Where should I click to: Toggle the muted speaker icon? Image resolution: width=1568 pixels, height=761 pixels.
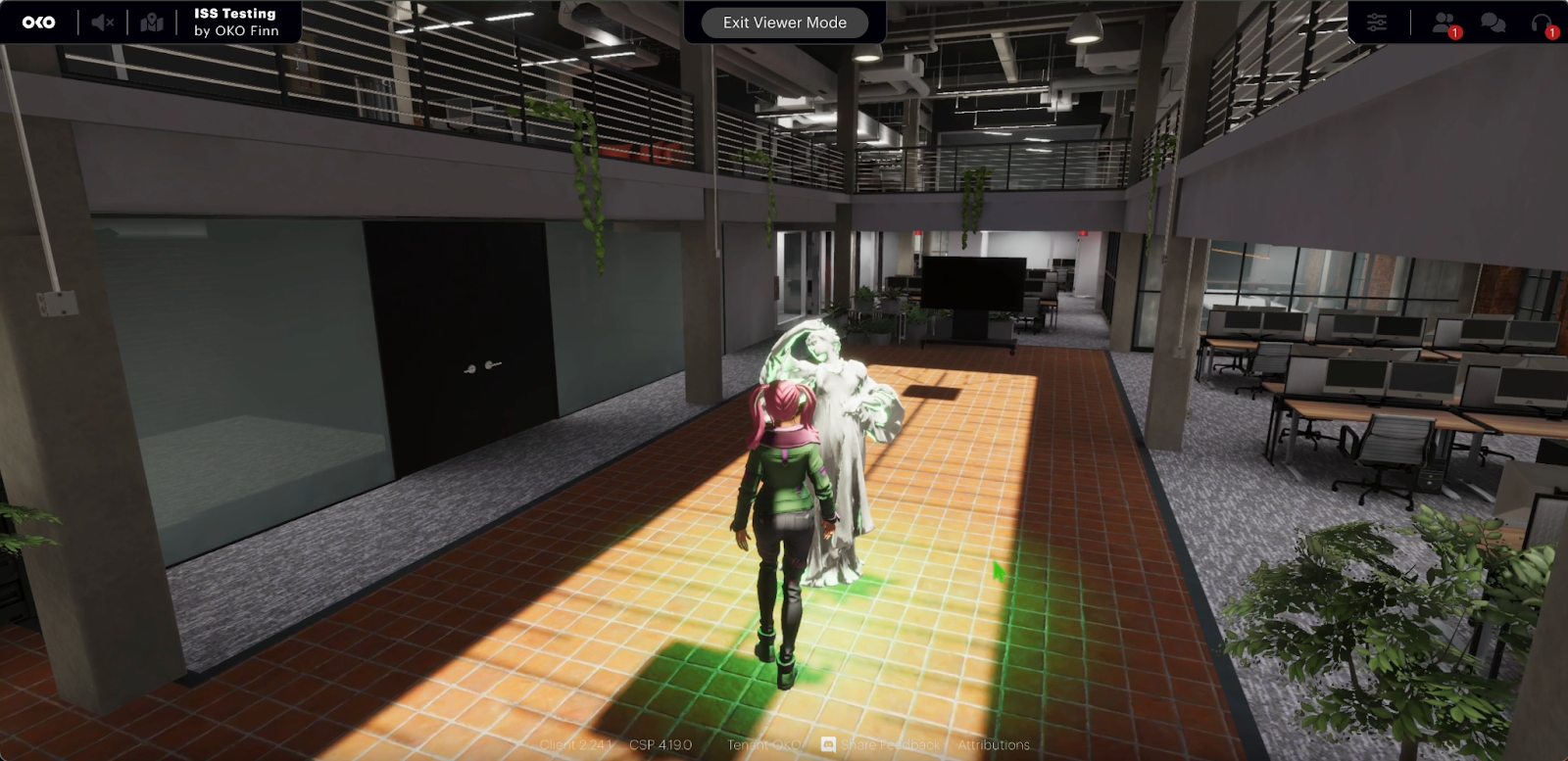103,23
